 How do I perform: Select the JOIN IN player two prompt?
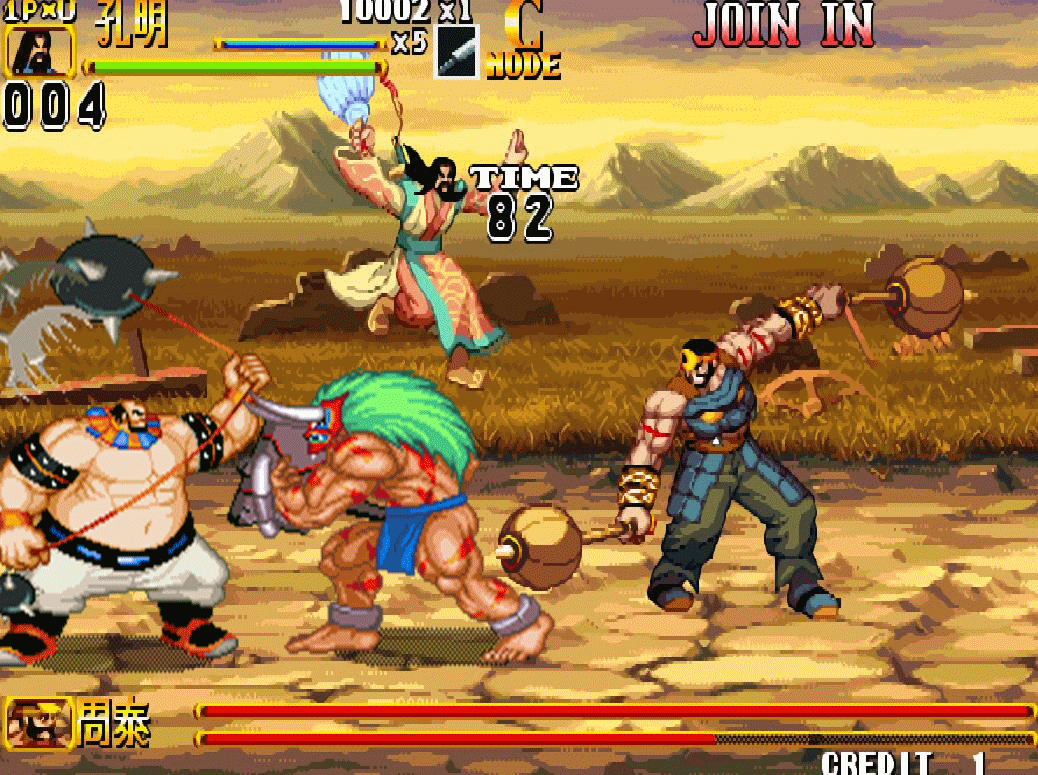click(784, 24)
